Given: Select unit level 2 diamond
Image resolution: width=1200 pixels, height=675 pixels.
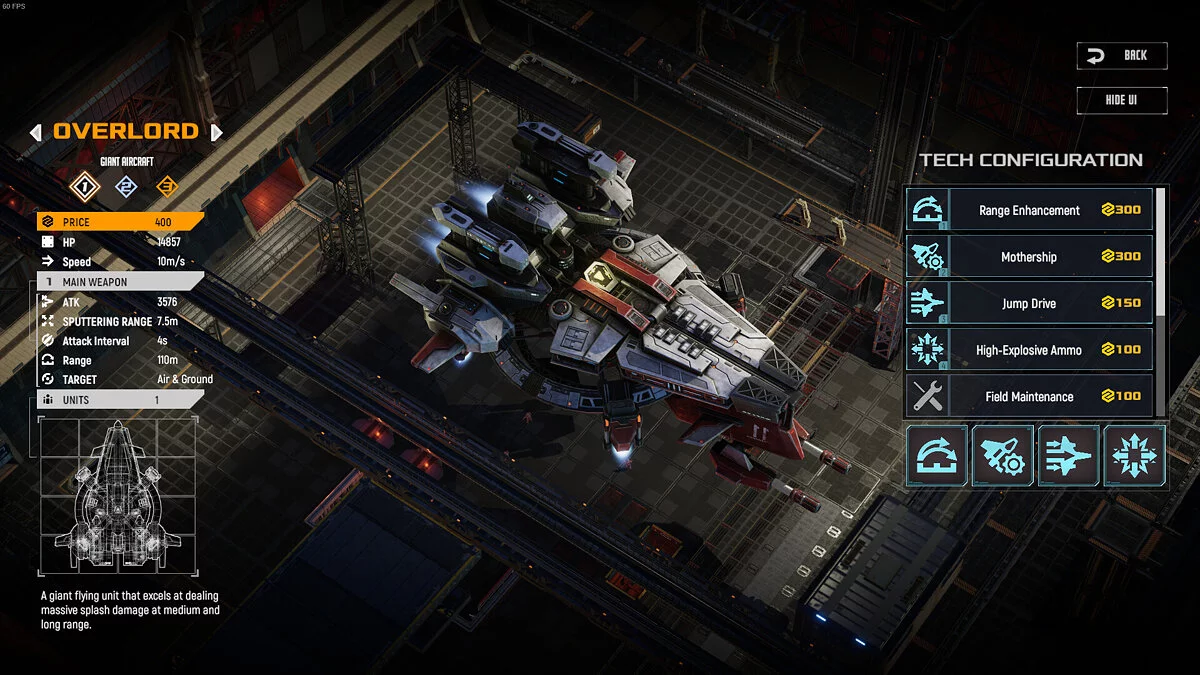Looking at the screenshot, I should 126,185.
